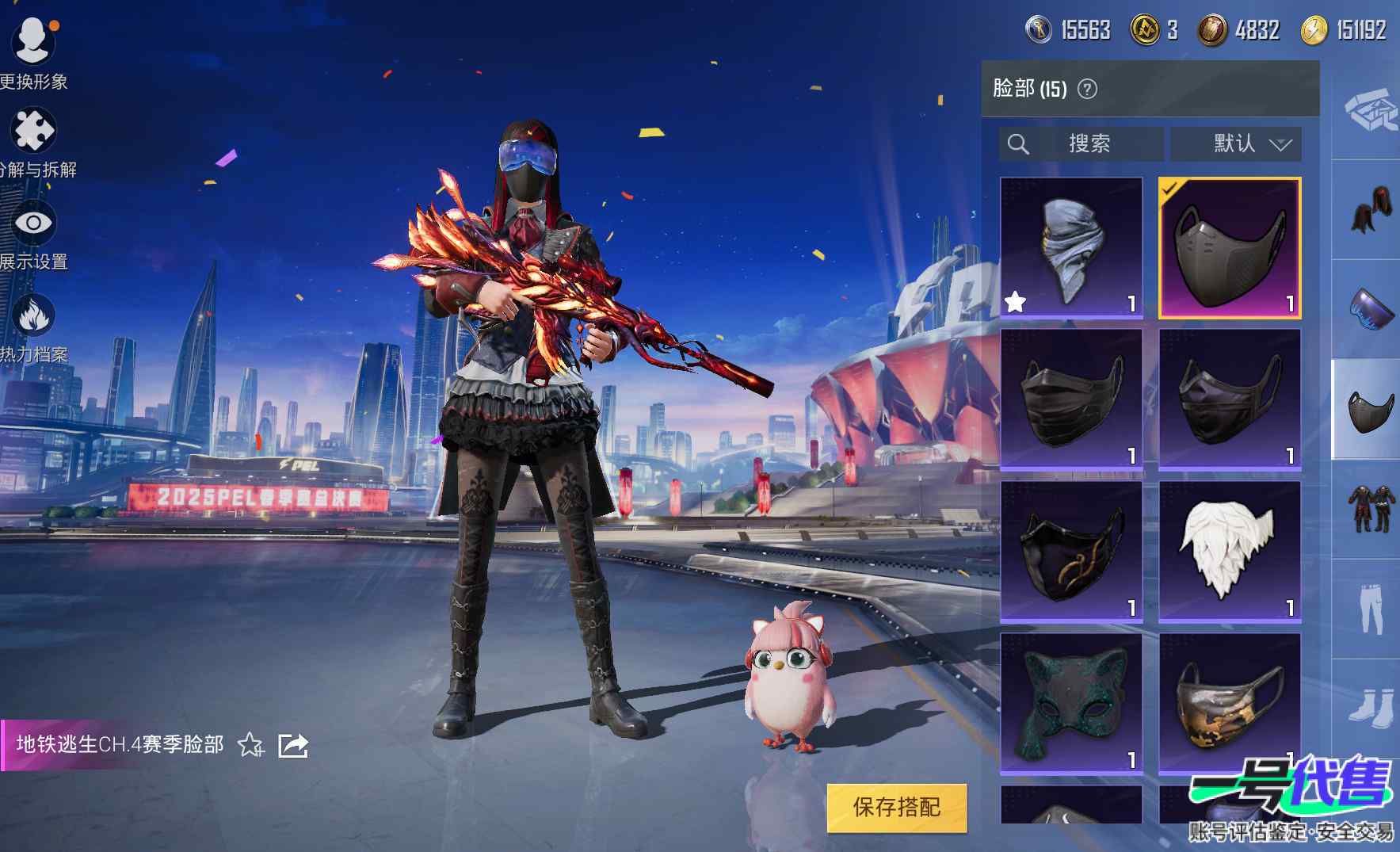Viewport: 1400px width, 852px height.
Task: Switch to the blue goggles category tab
Action: tap(1371, 310)
